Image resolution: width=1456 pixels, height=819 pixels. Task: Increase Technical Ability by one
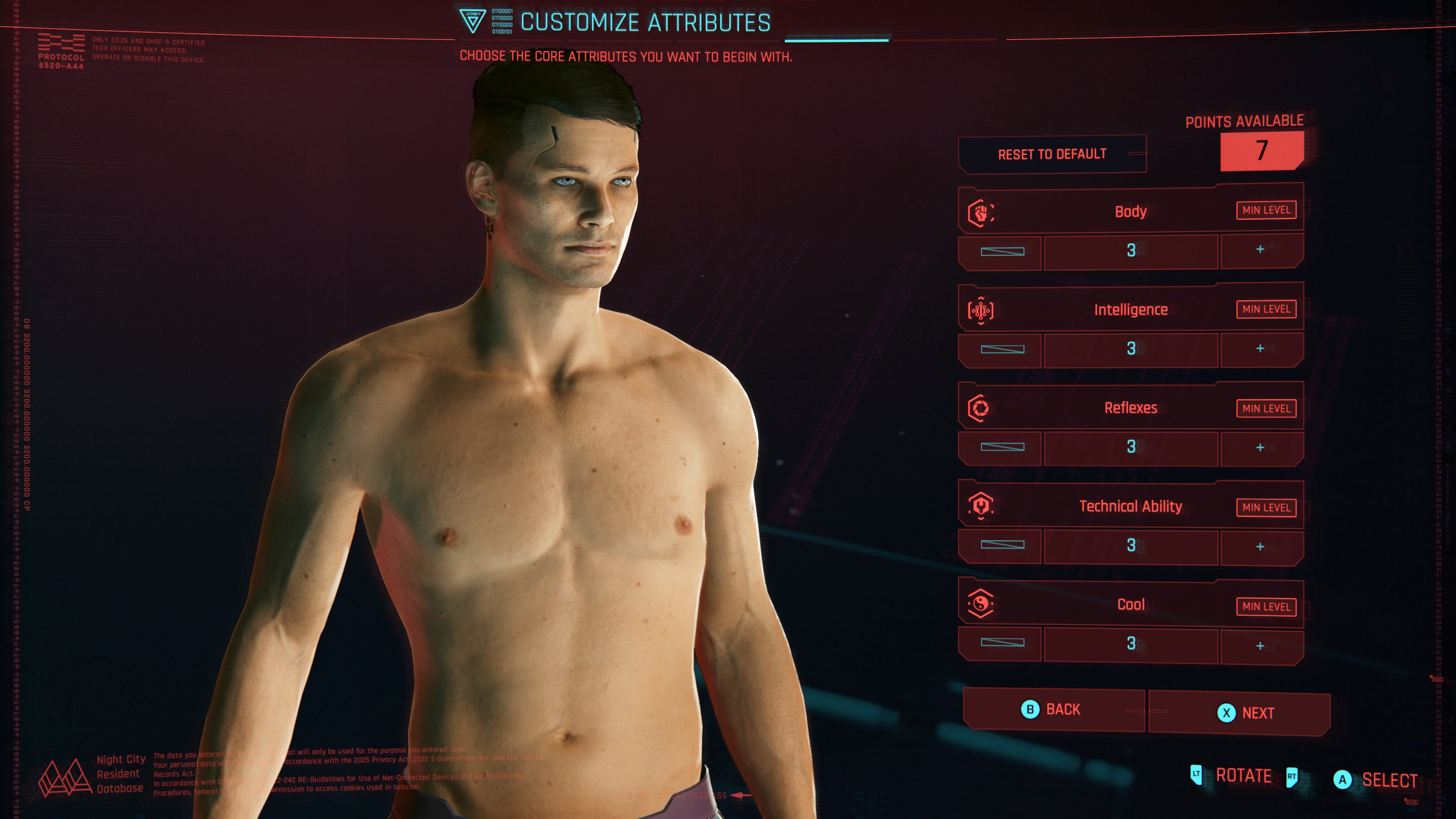(1260, 546)
